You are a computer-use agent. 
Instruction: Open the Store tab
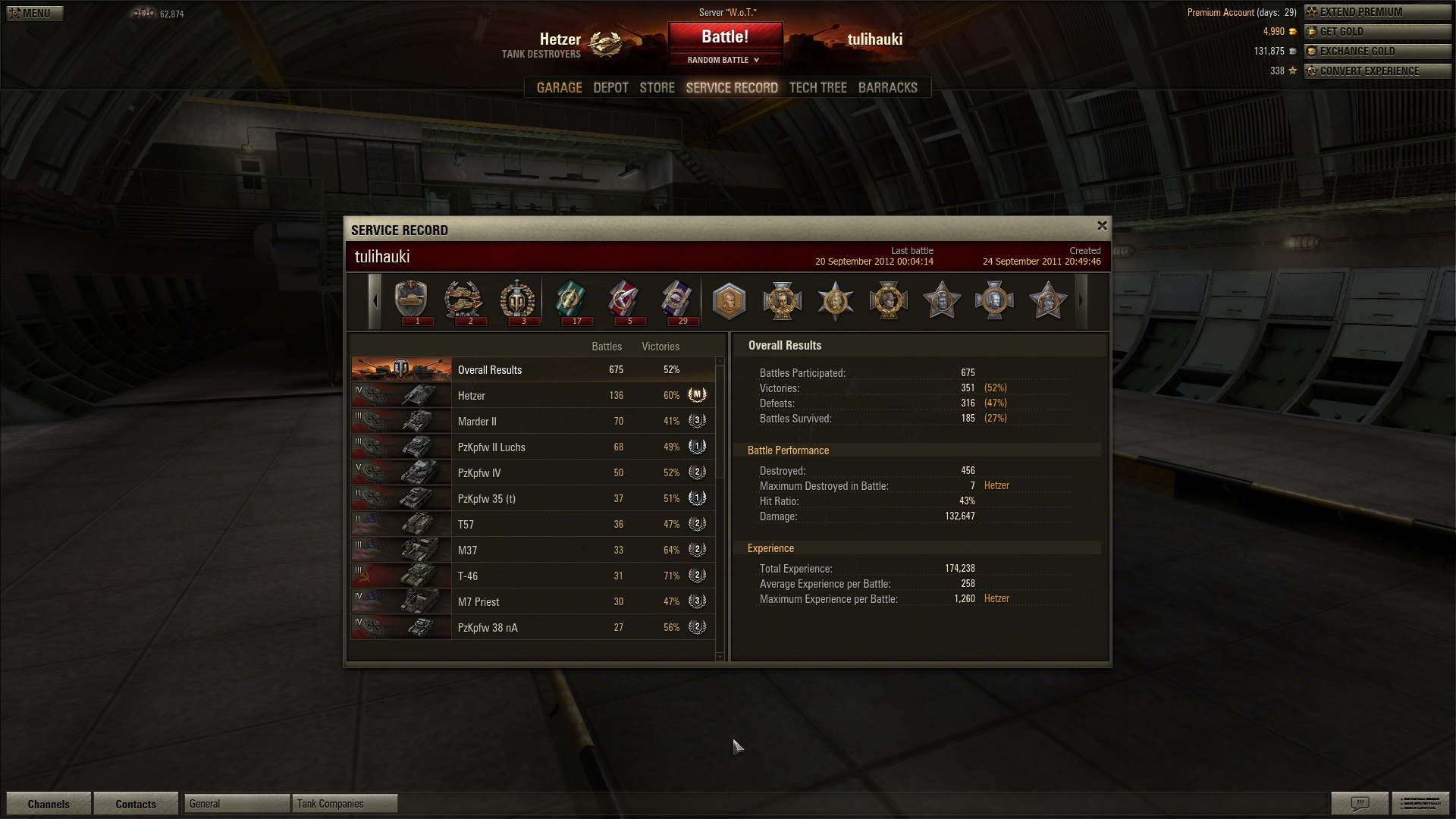657,88
